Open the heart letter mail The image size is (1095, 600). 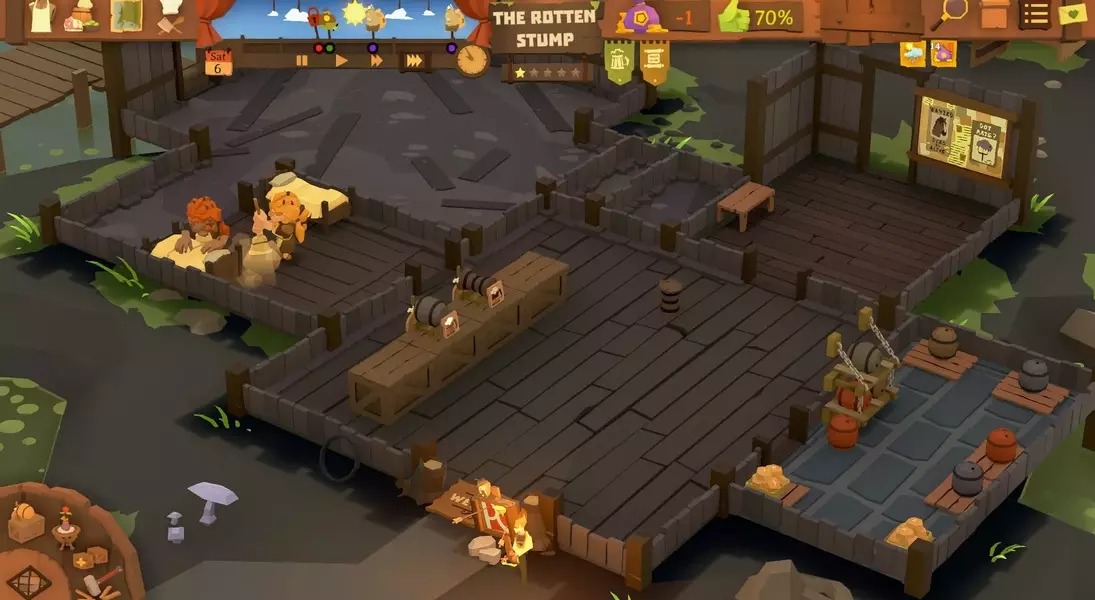(1073, 14)
